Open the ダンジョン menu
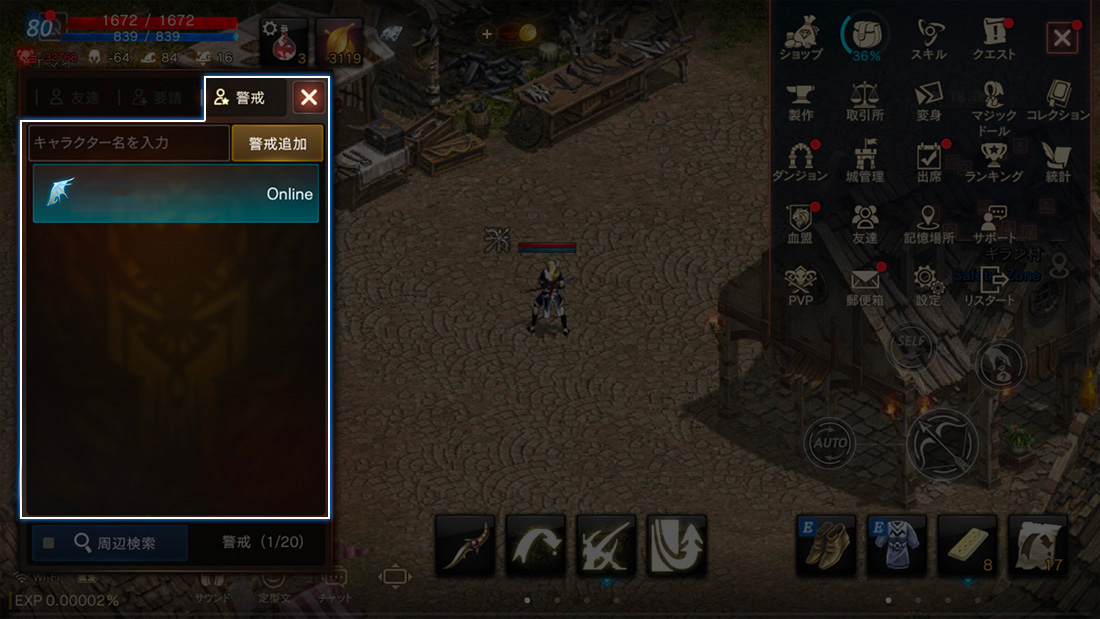Image resolution: width=1100 pixels, height=619 pixels. pos(800,162)
